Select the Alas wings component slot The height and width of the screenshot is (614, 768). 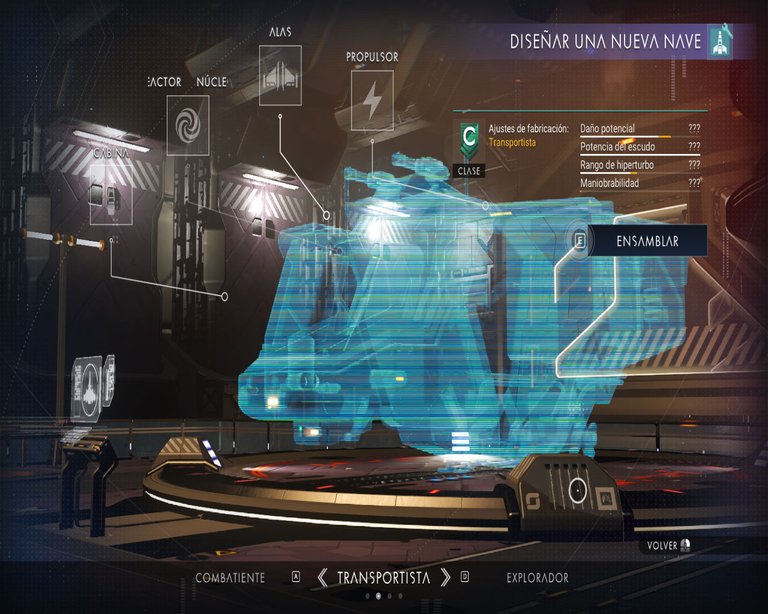280,75
